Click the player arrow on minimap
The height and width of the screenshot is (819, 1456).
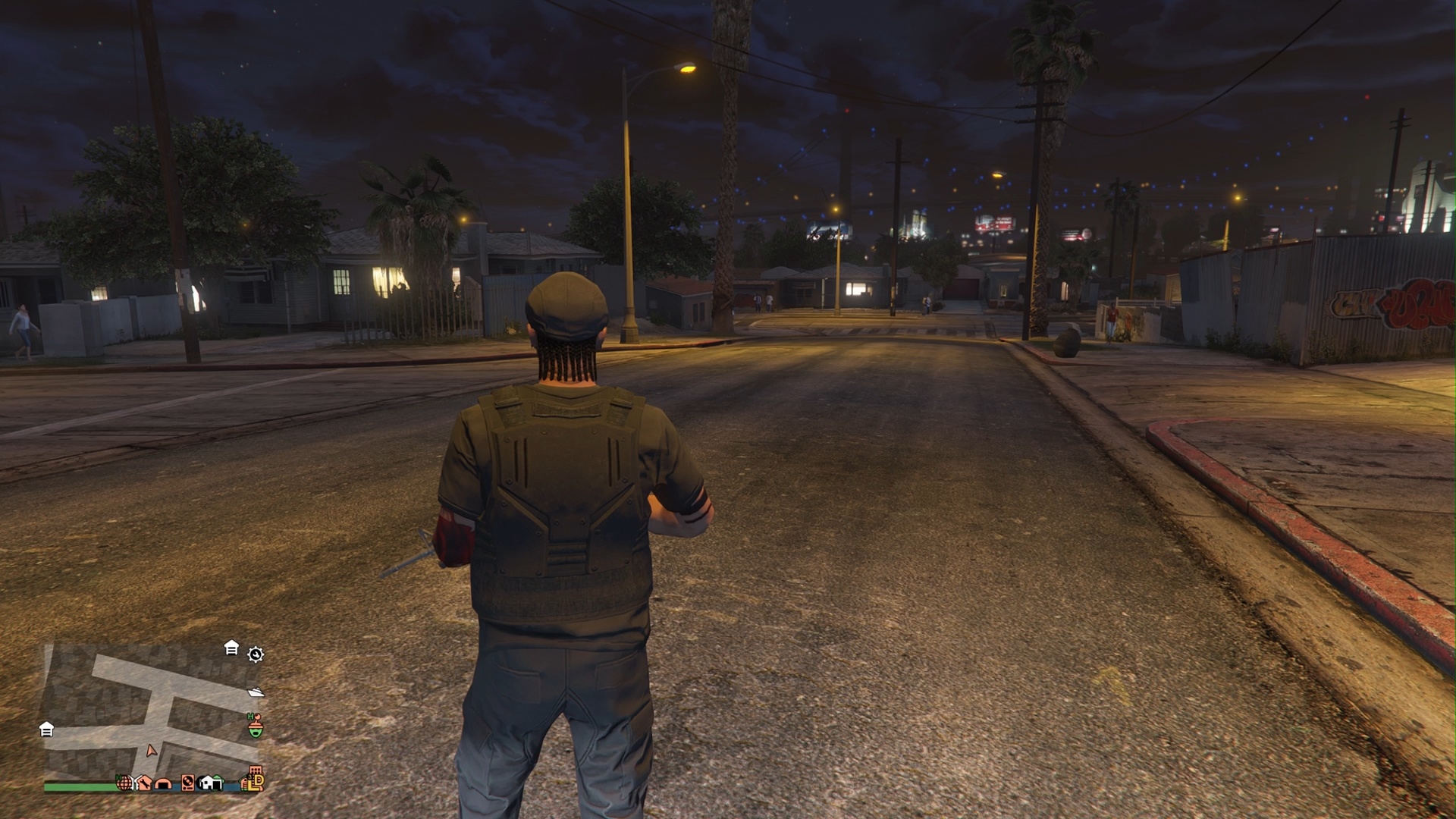tap(152, 751)
